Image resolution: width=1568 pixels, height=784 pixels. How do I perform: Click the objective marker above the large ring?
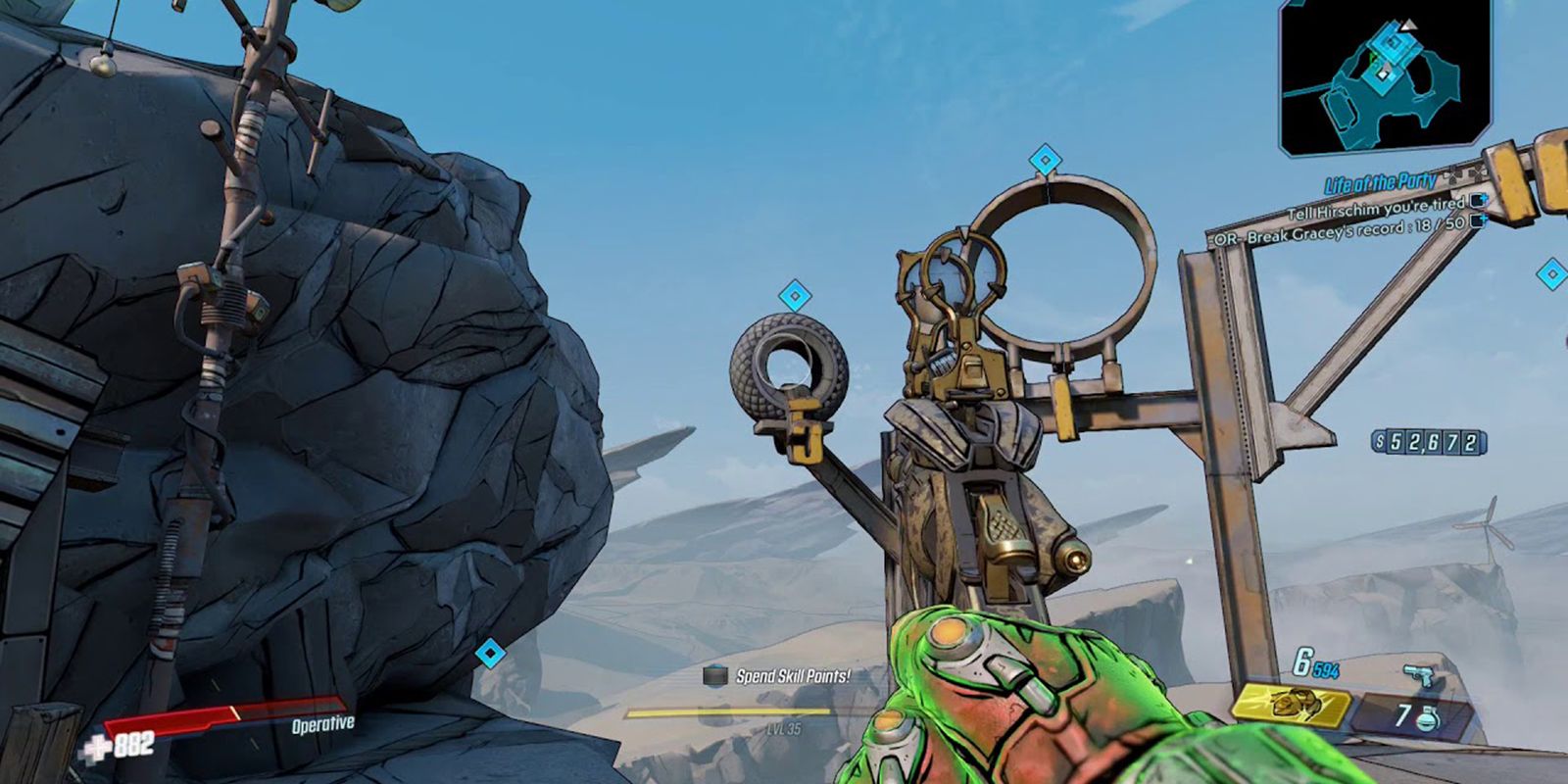click(x=1046, y=160)
